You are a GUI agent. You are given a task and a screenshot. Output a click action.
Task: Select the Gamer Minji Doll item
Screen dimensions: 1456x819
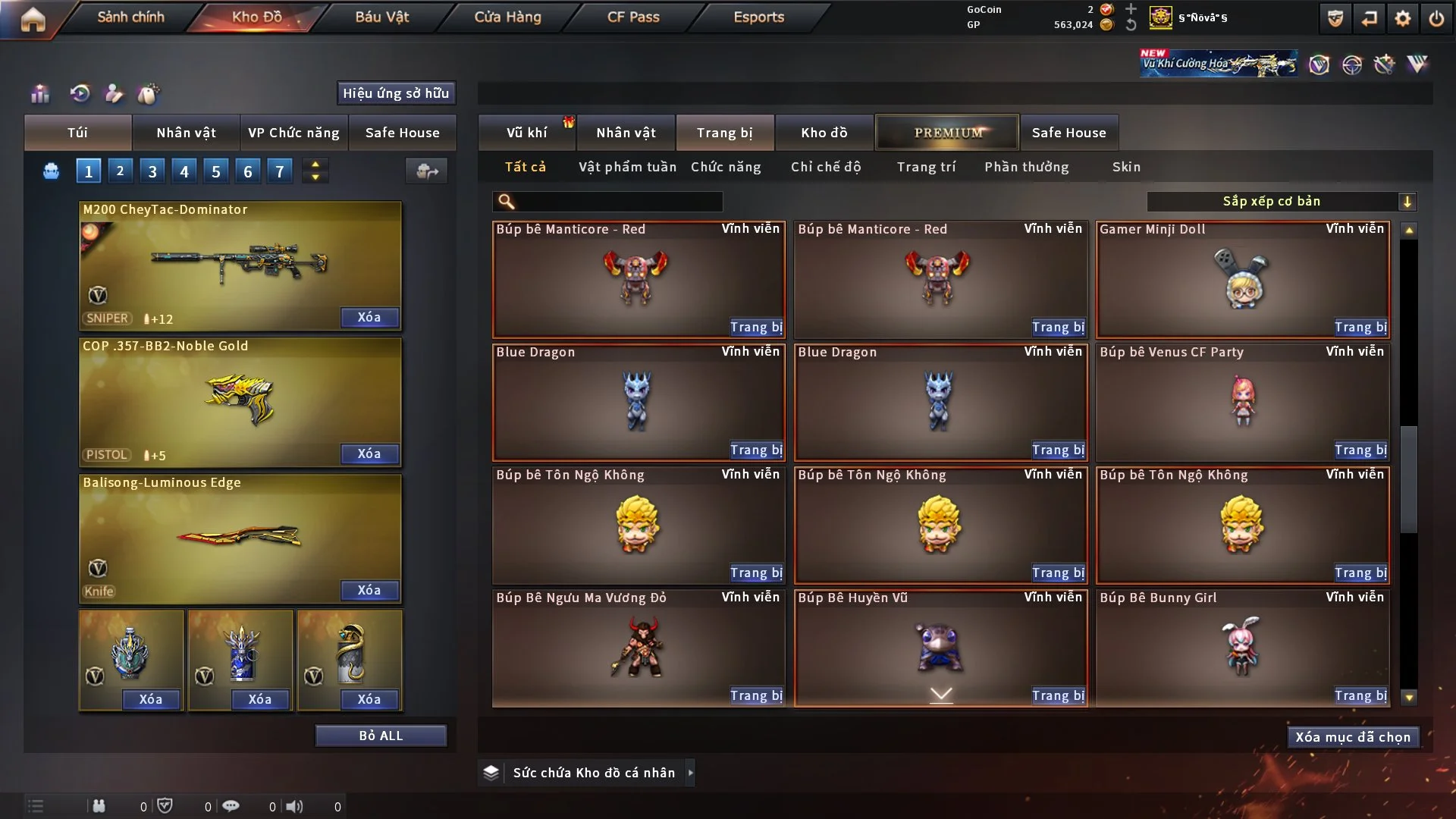point(1242,279)
